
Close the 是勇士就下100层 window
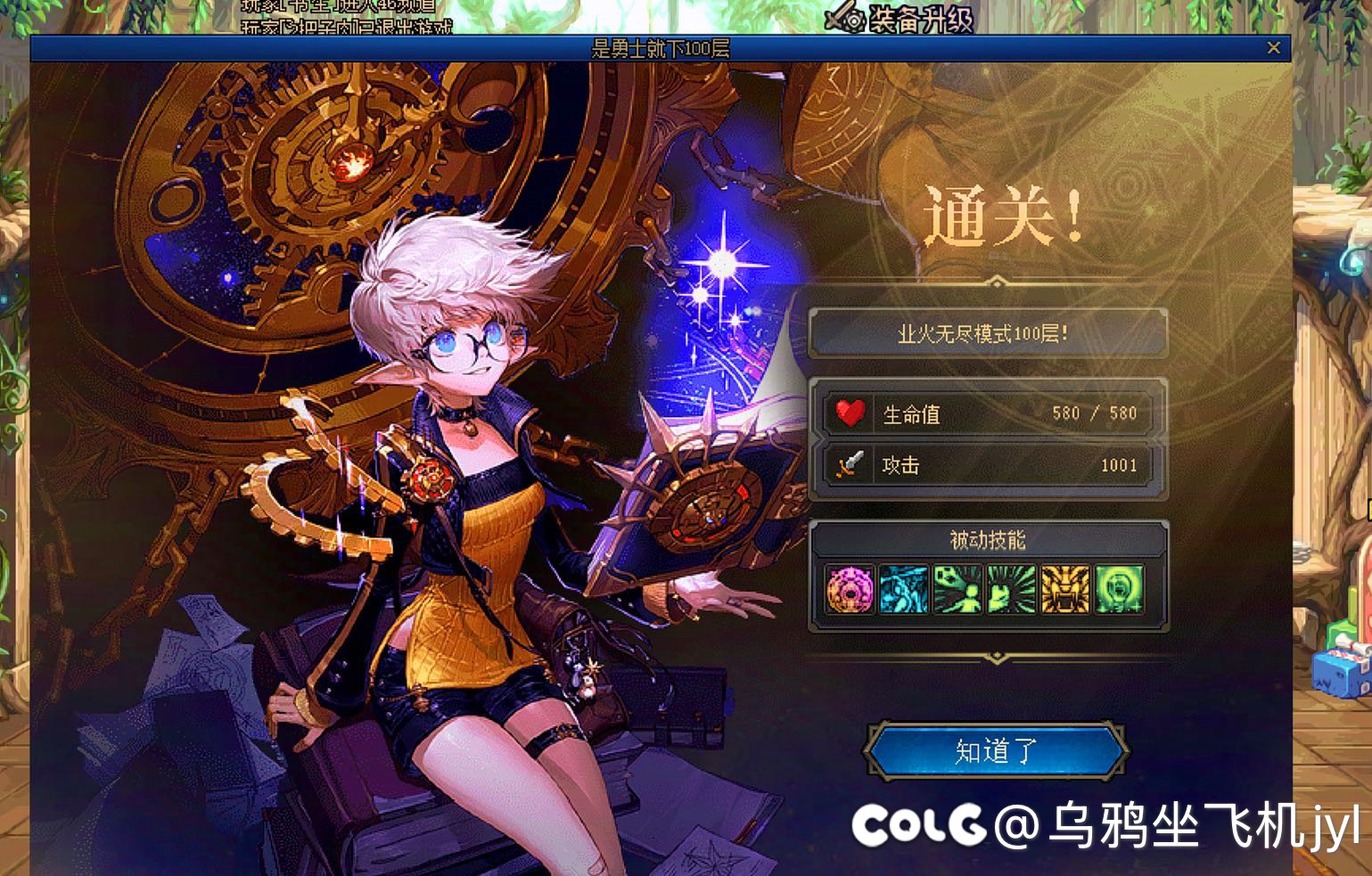tap(1274, 48)
